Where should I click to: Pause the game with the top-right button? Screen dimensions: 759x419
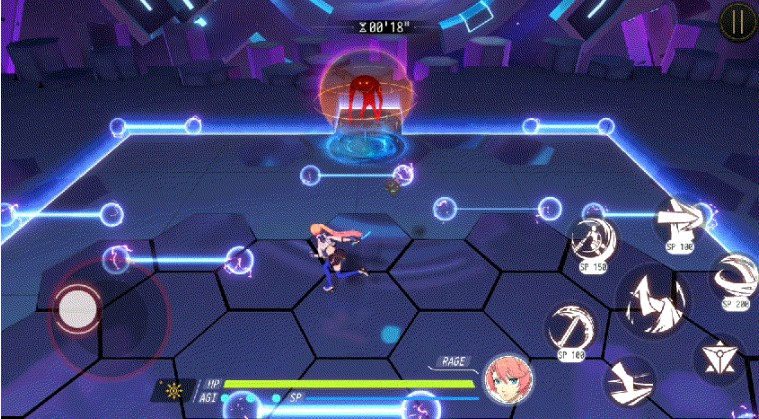(738, 21)
